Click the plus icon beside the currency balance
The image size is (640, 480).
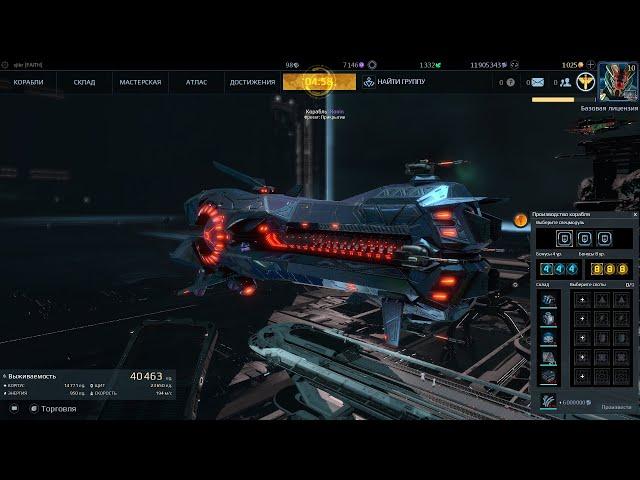[x=591, y=64]
